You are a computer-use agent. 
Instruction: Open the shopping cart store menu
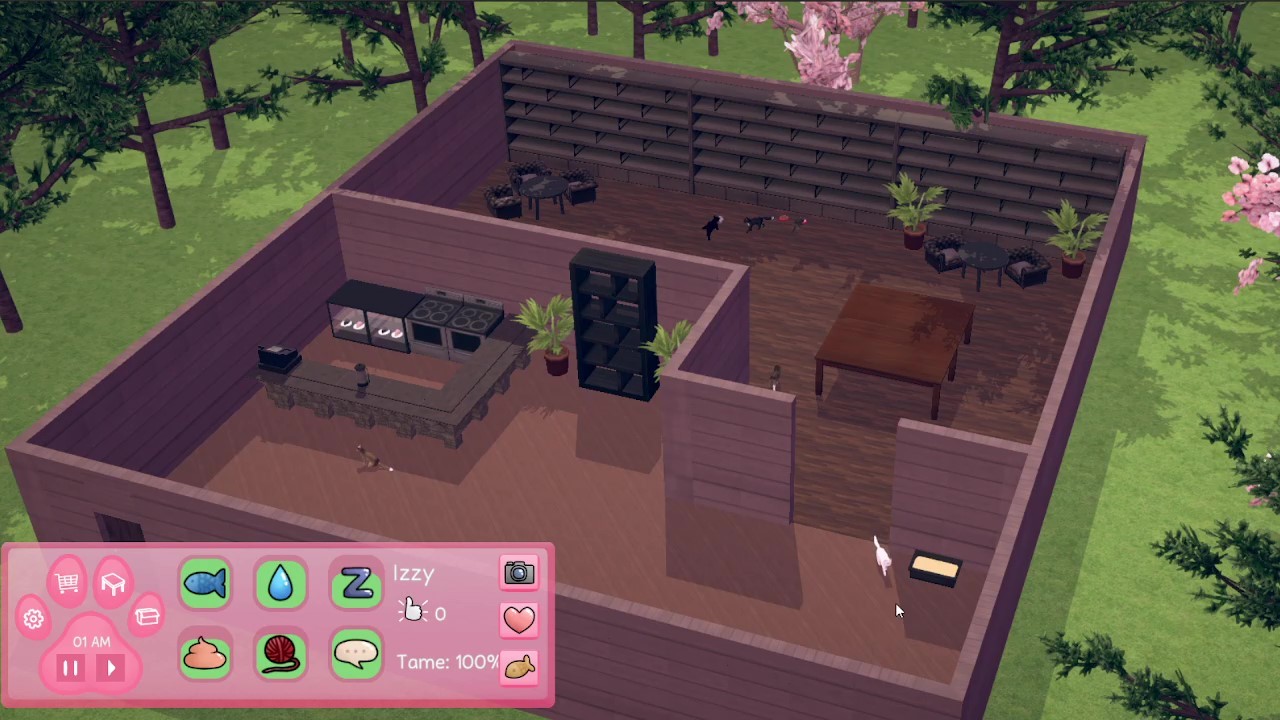[67, 583]
